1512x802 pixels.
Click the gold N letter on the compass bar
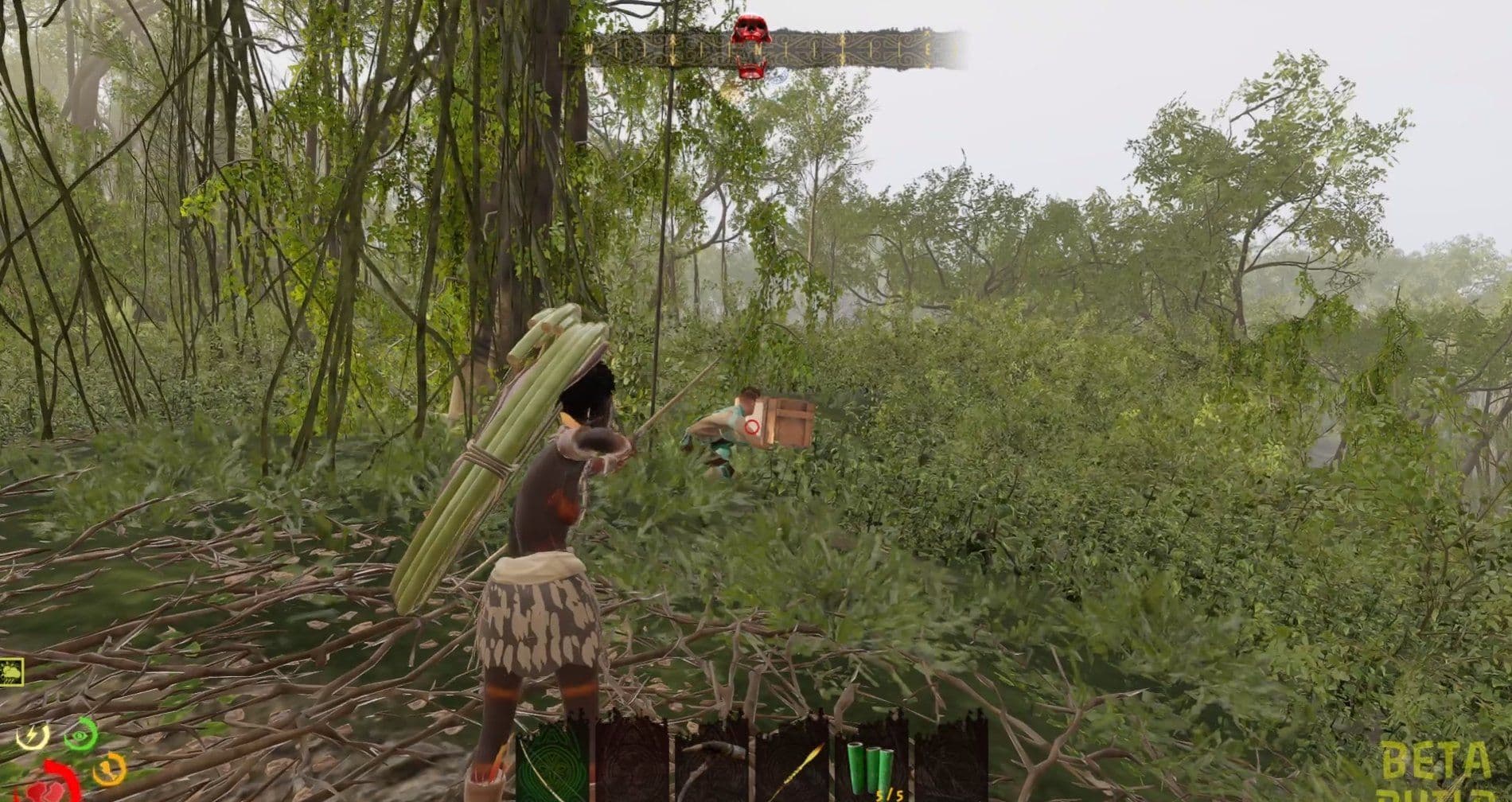(758, 48)
